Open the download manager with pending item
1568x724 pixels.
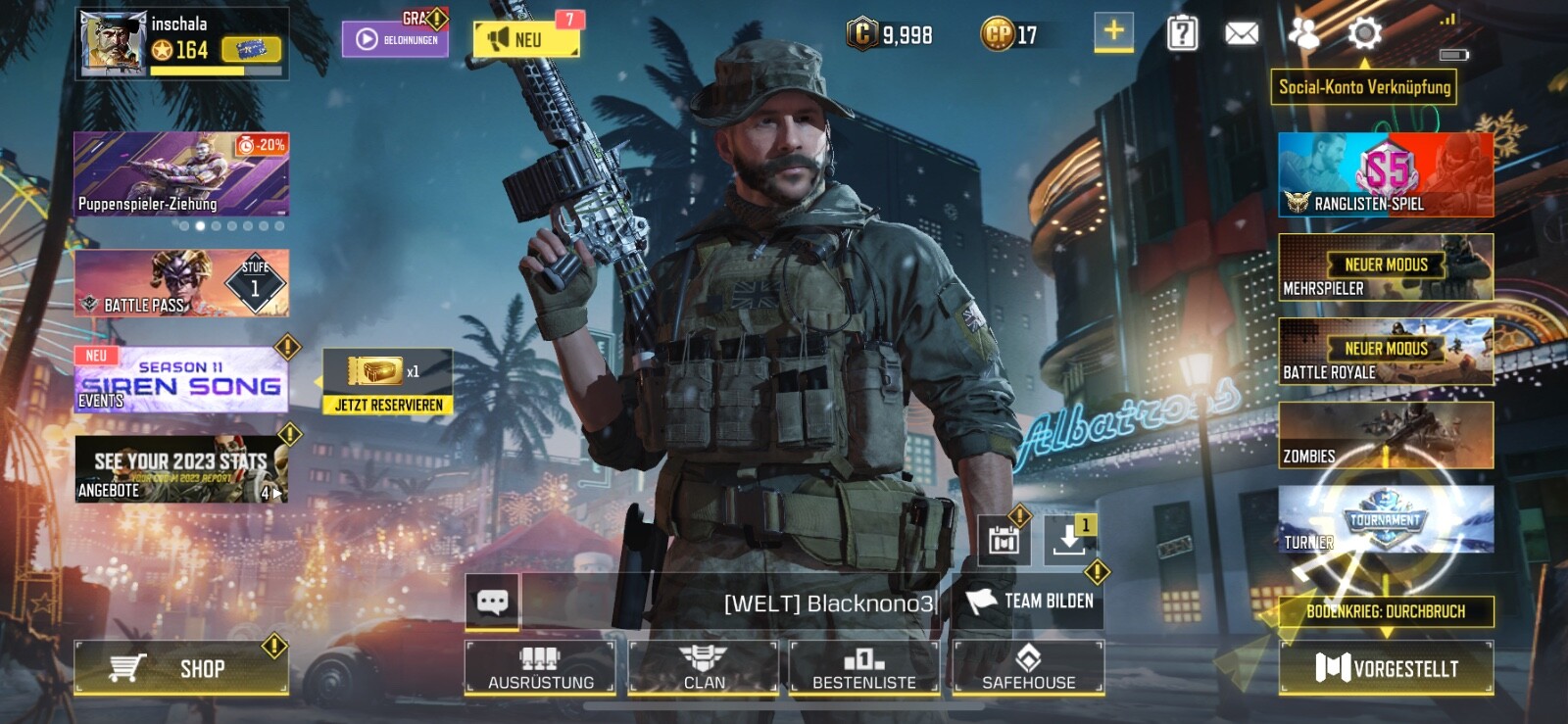click(x=1069, y=538)
